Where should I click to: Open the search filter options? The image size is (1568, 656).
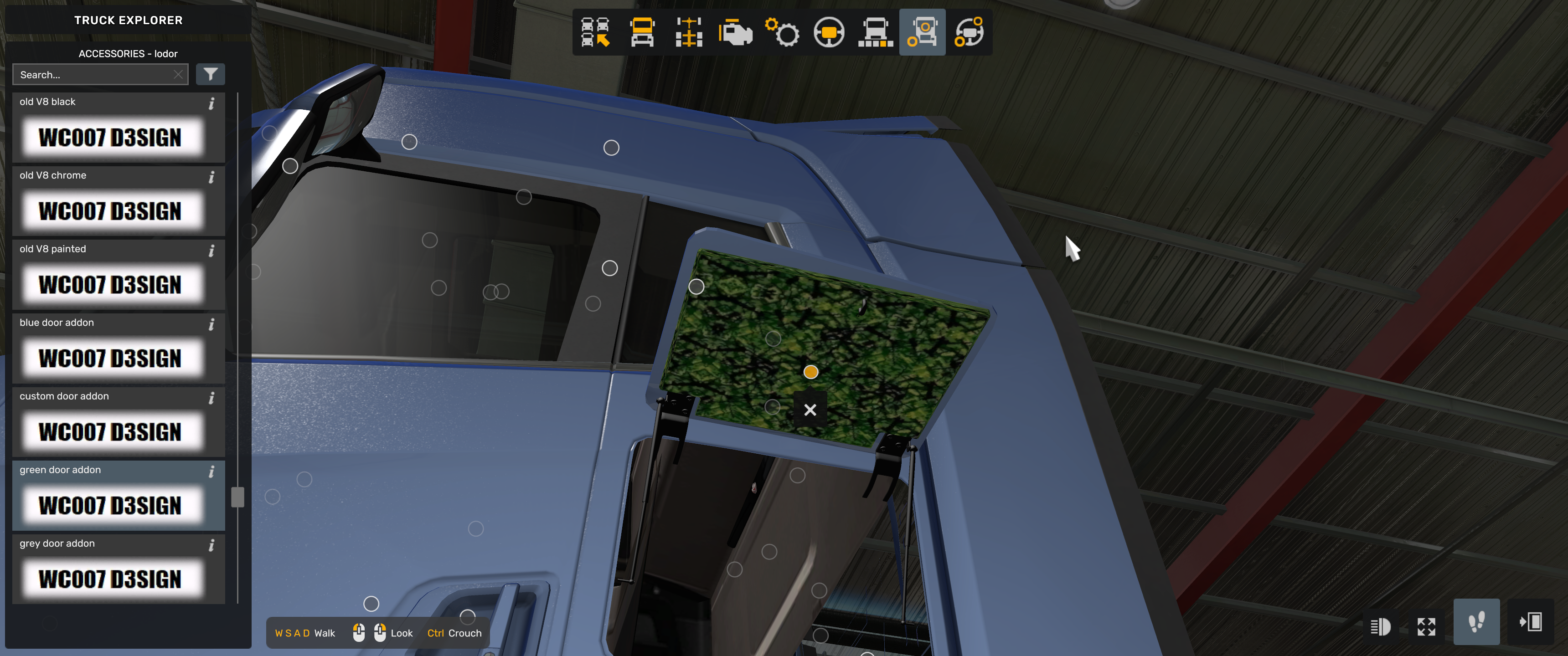pyautogui.click(x=210, y=74)
